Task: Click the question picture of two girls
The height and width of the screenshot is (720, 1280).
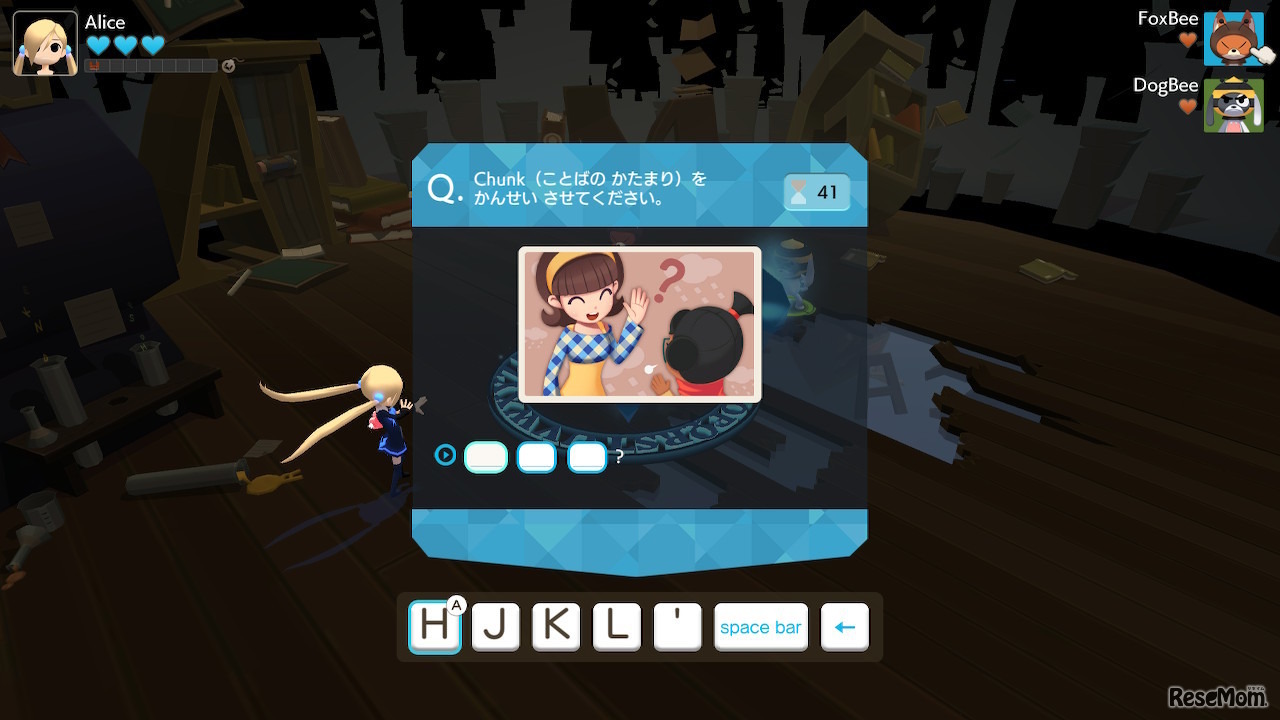Action: [640, 324]
